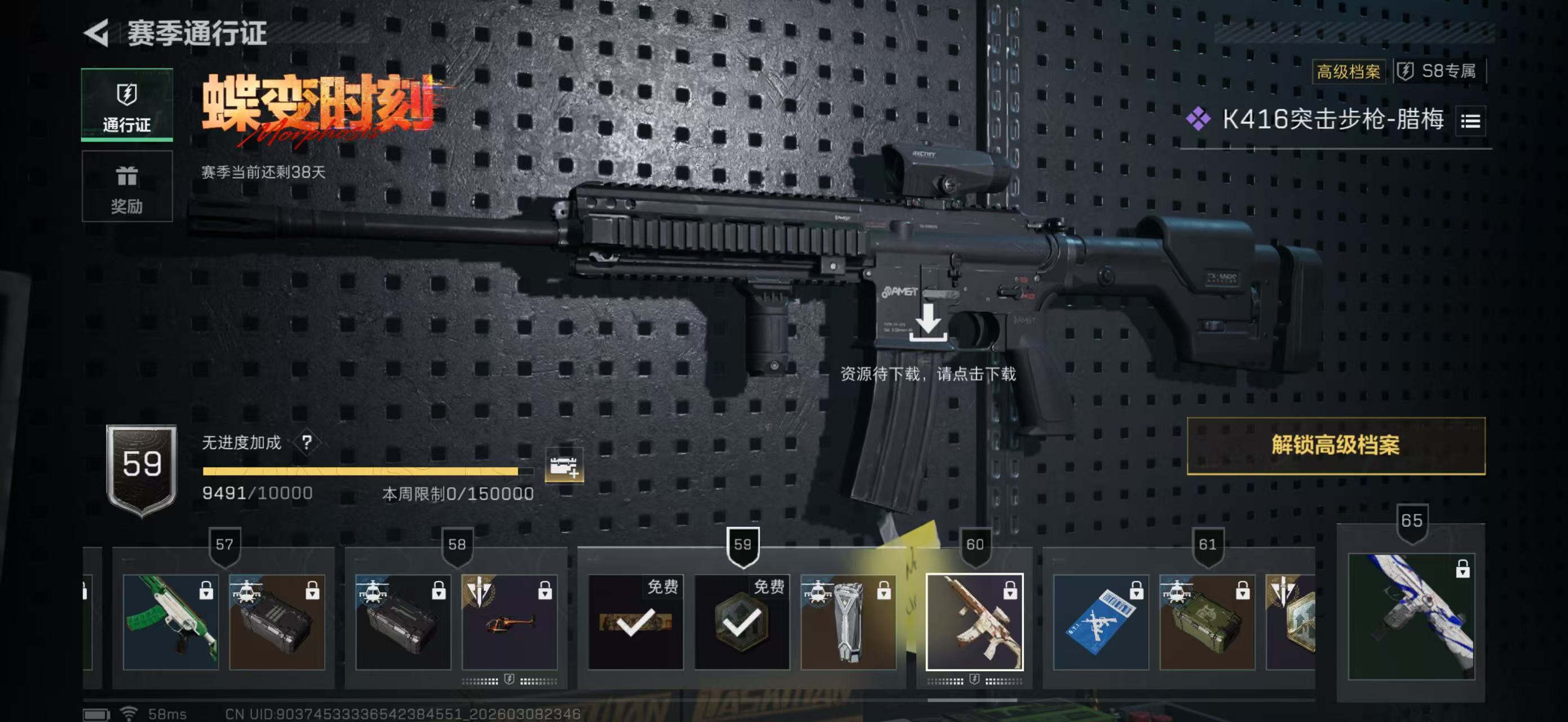1568x722 pixels.
Task: Select the silver armor reward at level 59
Action: click(x=848, y=622)
